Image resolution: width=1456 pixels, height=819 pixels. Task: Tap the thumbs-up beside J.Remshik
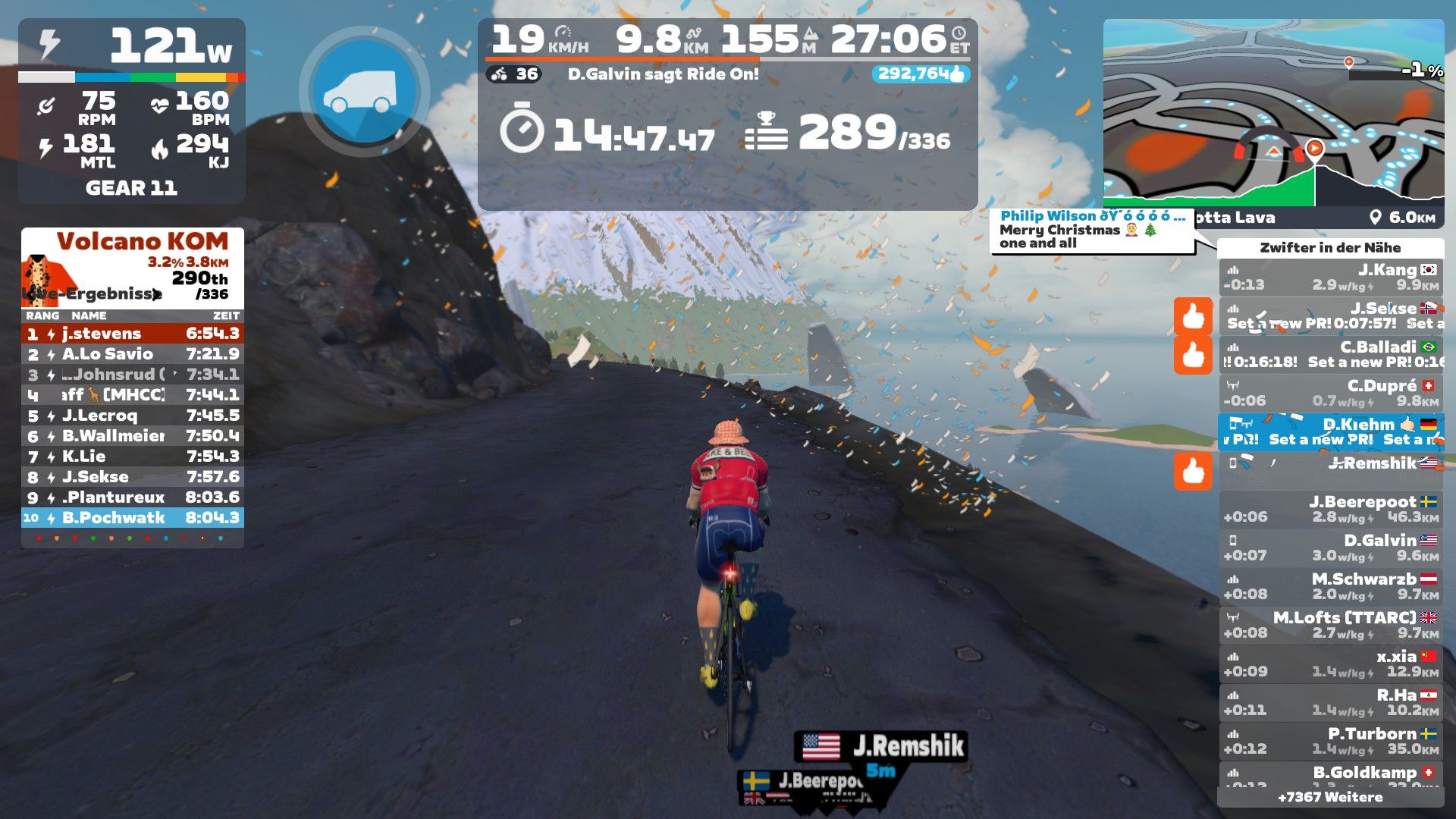click(x=1193, y=471)
